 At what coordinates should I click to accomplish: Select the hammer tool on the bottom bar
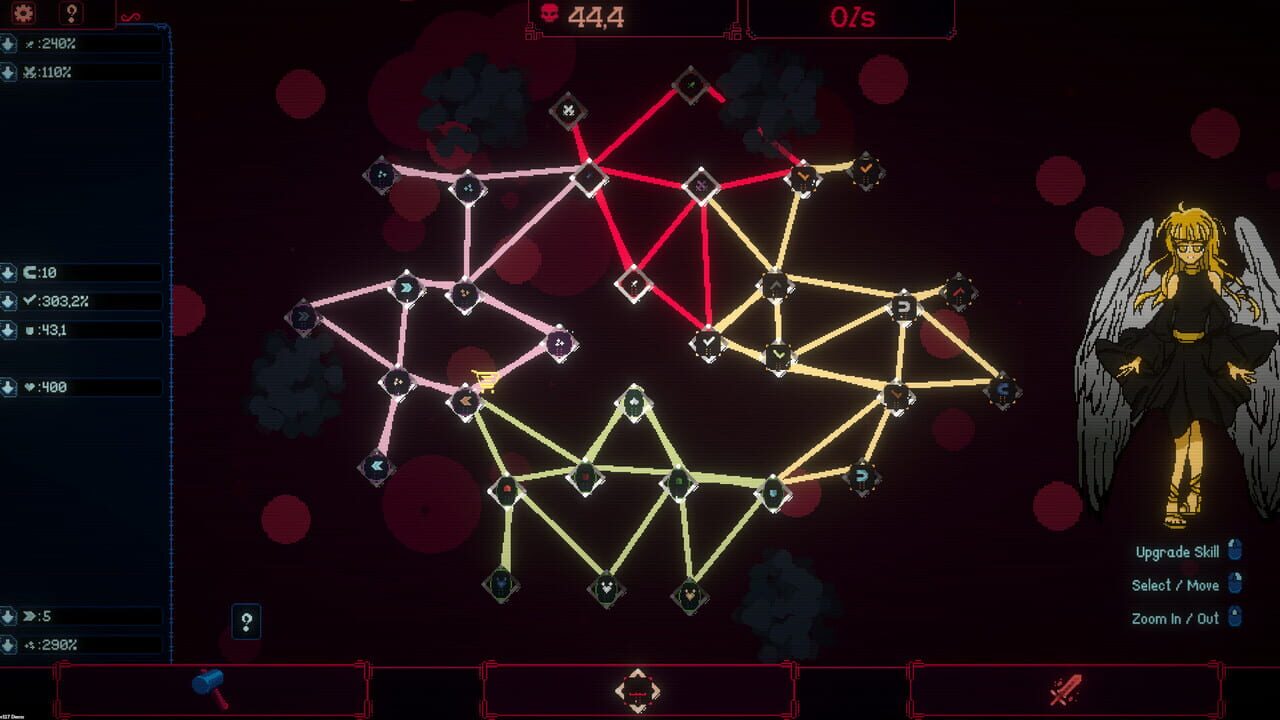tap(210, 686)
